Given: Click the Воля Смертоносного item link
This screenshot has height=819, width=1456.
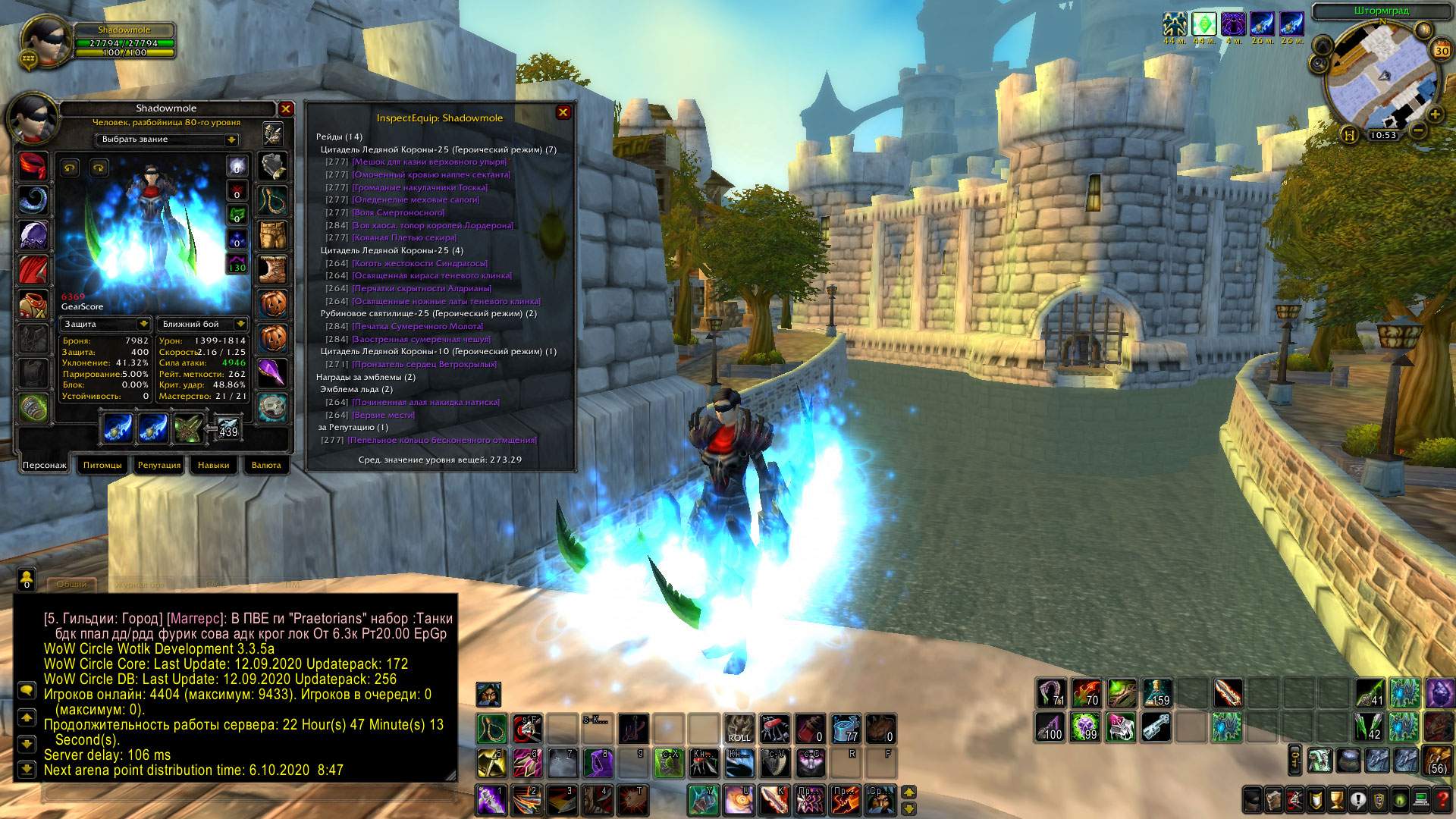Looking at the screenshot, I should [x=398, y=213].
